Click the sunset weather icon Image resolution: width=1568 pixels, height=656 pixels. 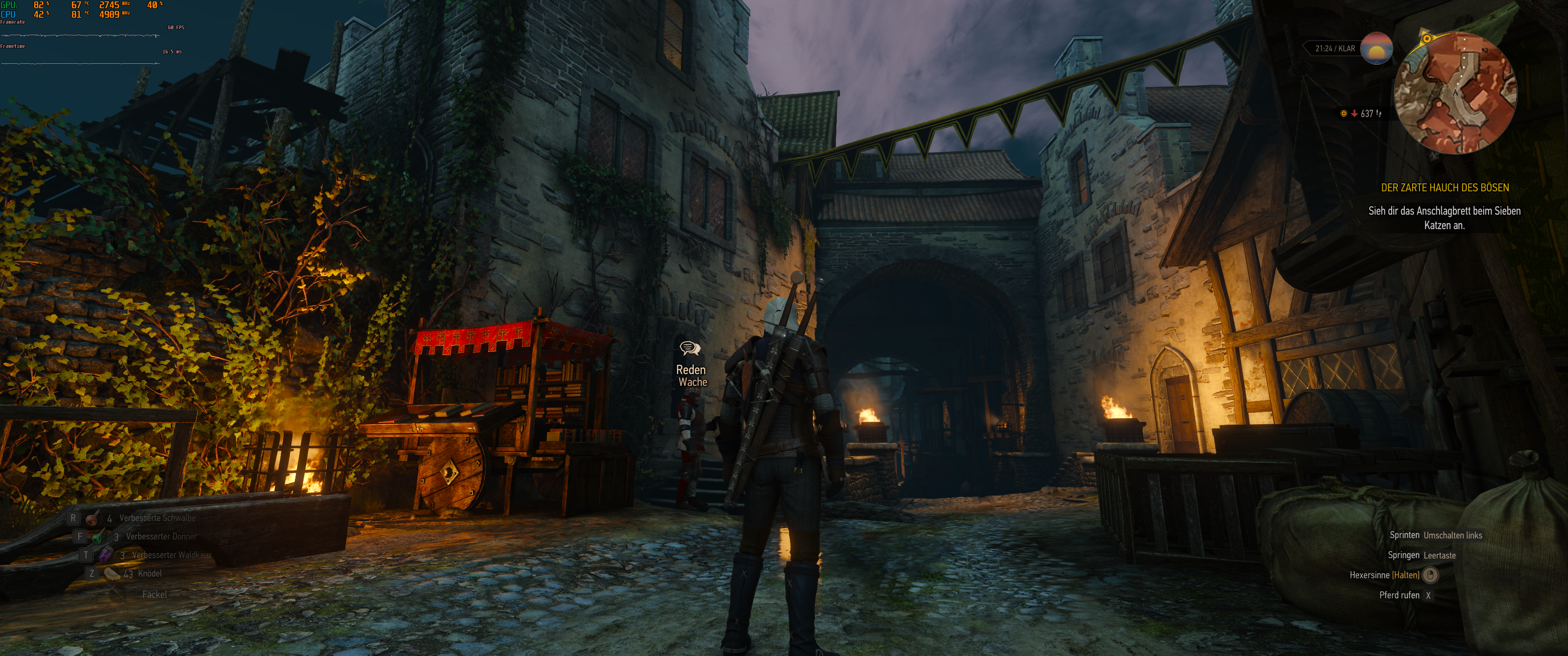point(1376,49)
